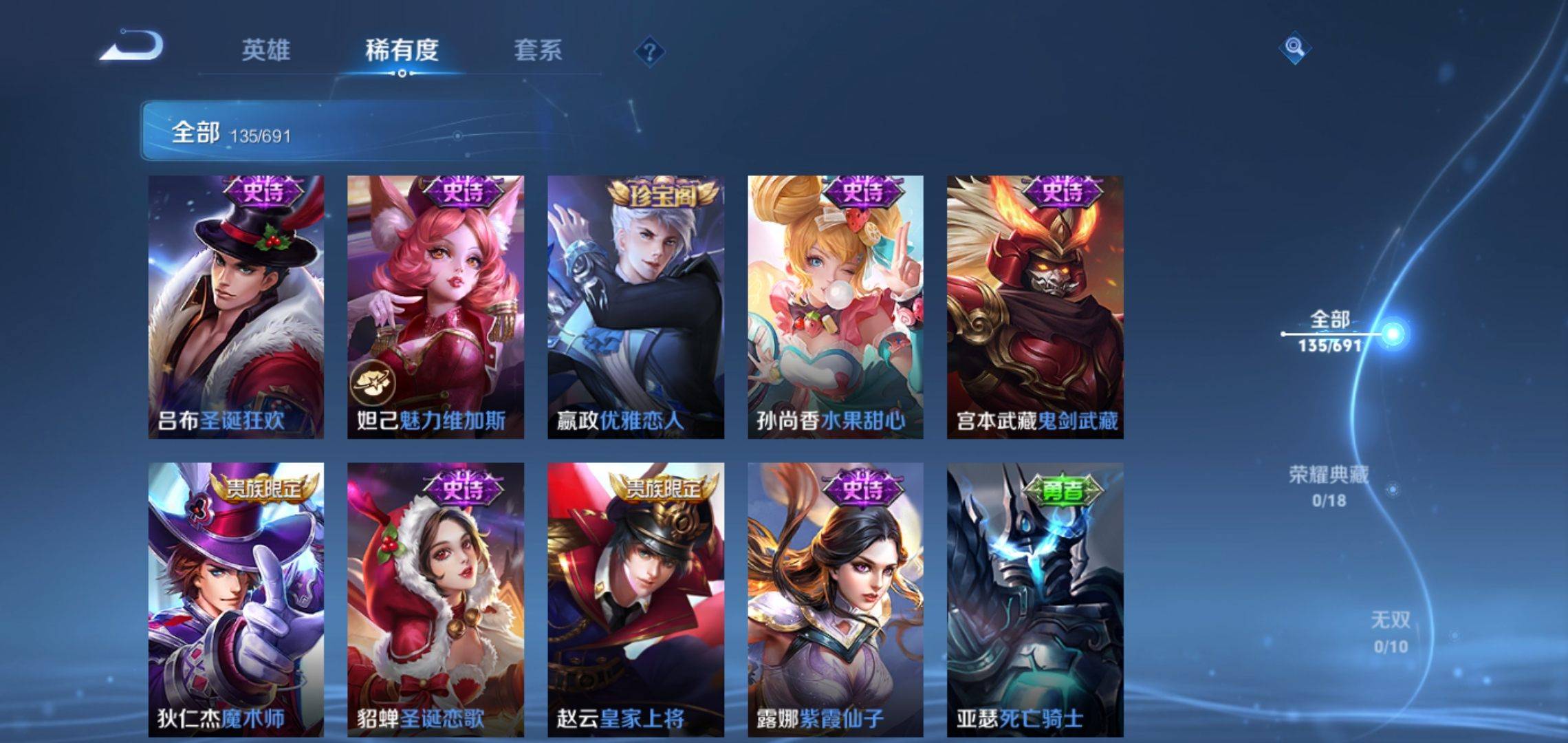The width and height of the screenshot is (1568, 743).
Task: Open the 赵云 皇家上将 skin card
Action: (x=635, y=599)
